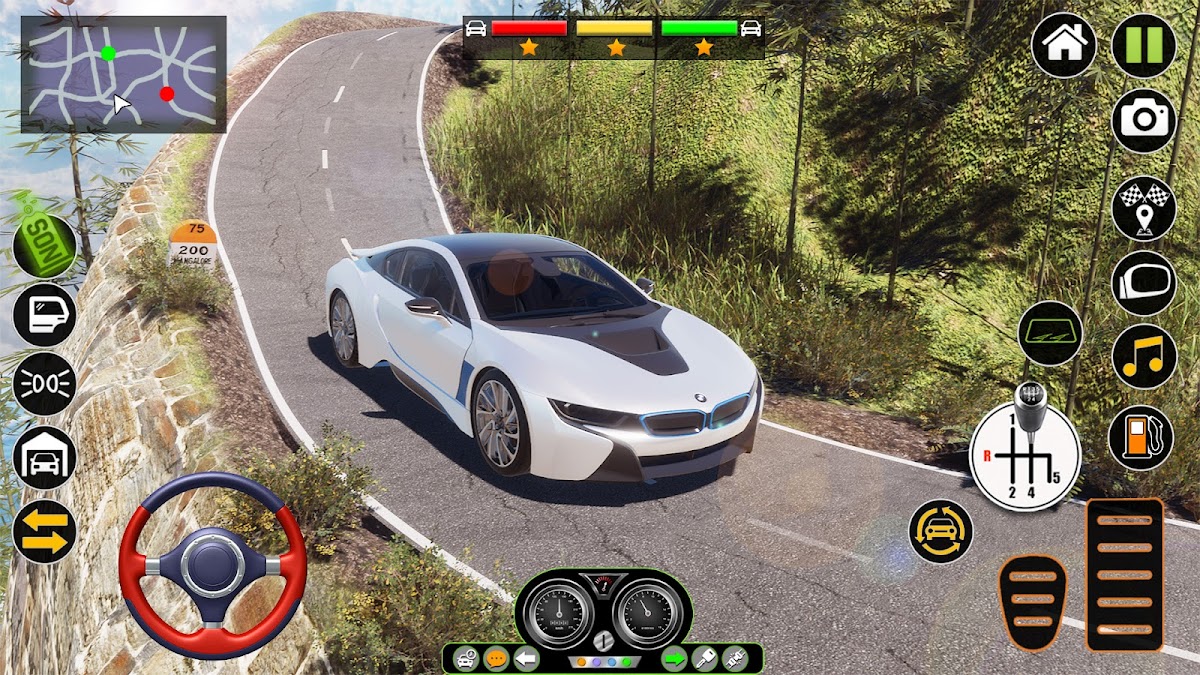Viewport: 1200px width, 675px height.
Task: Open the checkered flag destination marker
Action: point(1144,208)
